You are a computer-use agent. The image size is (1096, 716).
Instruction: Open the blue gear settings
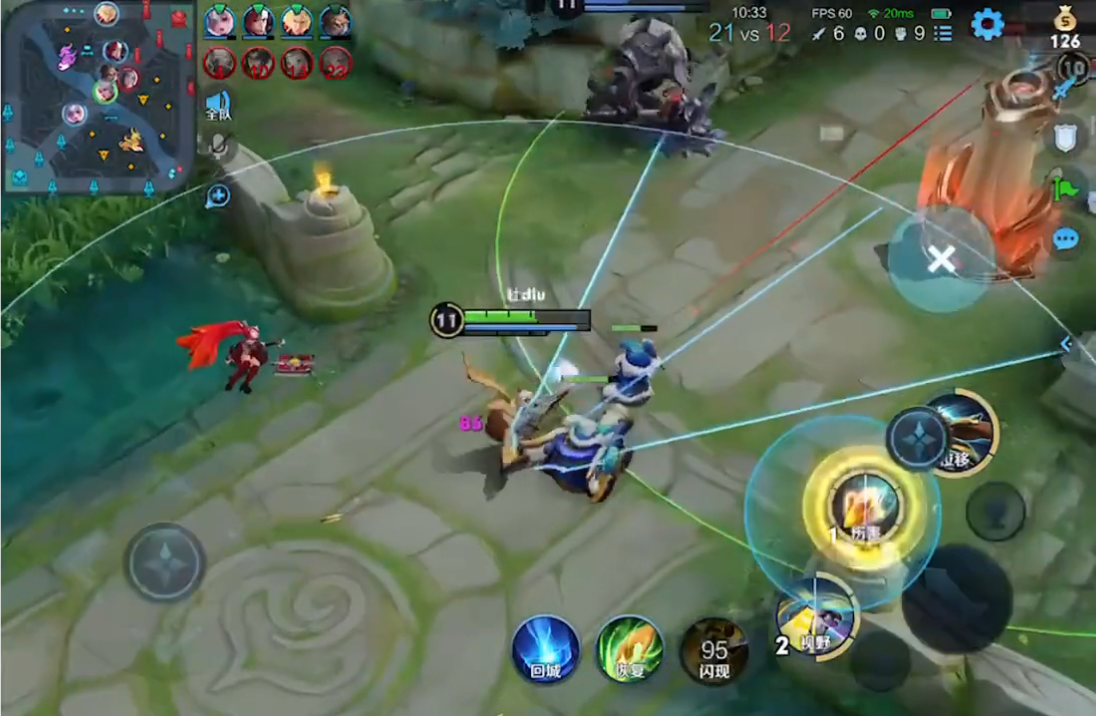pos(987,24)
